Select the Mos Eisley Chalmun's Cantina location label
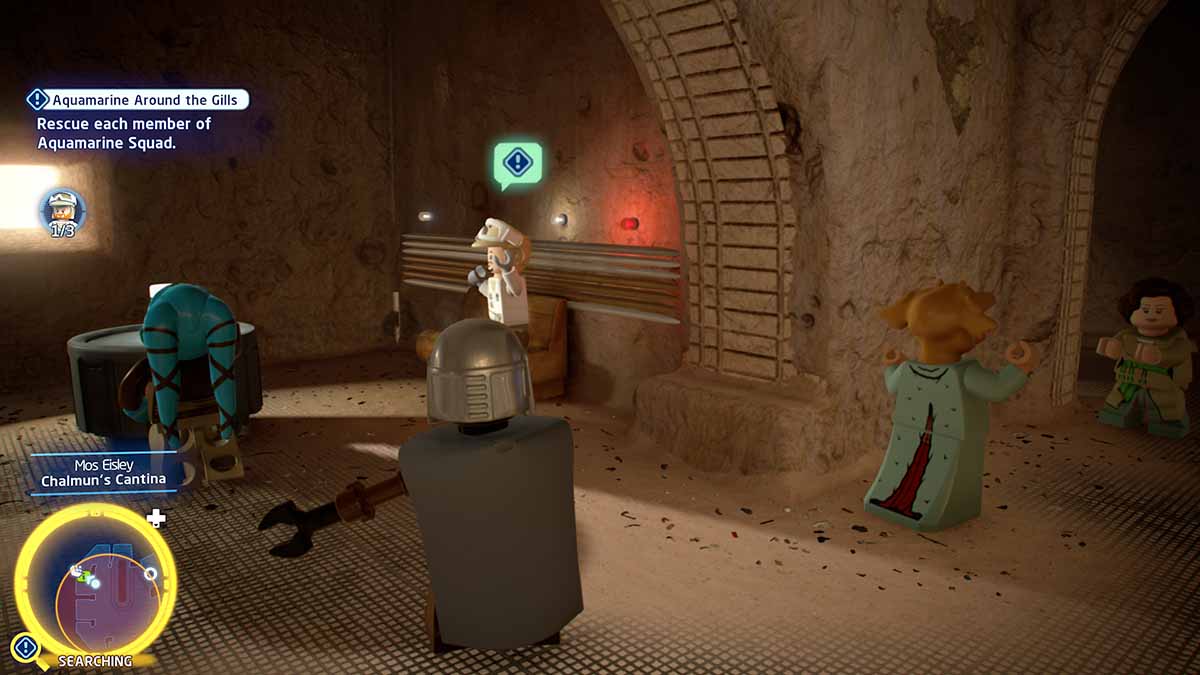This screenshot has height=675, width=1200. pos(104,473)
